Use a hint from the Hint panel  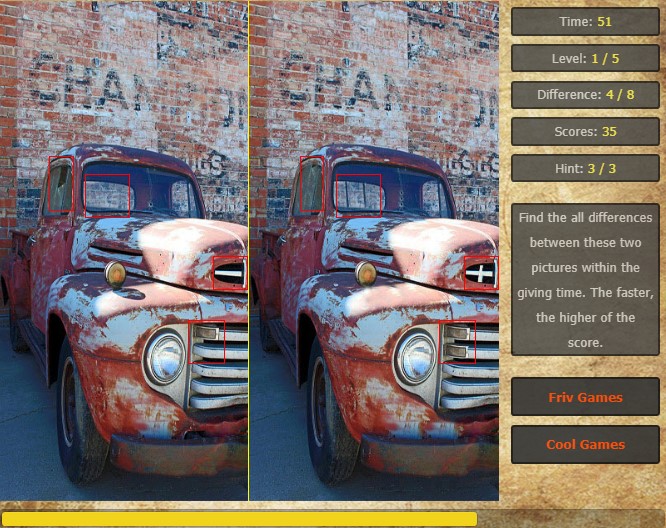click(x=585, y=168)
